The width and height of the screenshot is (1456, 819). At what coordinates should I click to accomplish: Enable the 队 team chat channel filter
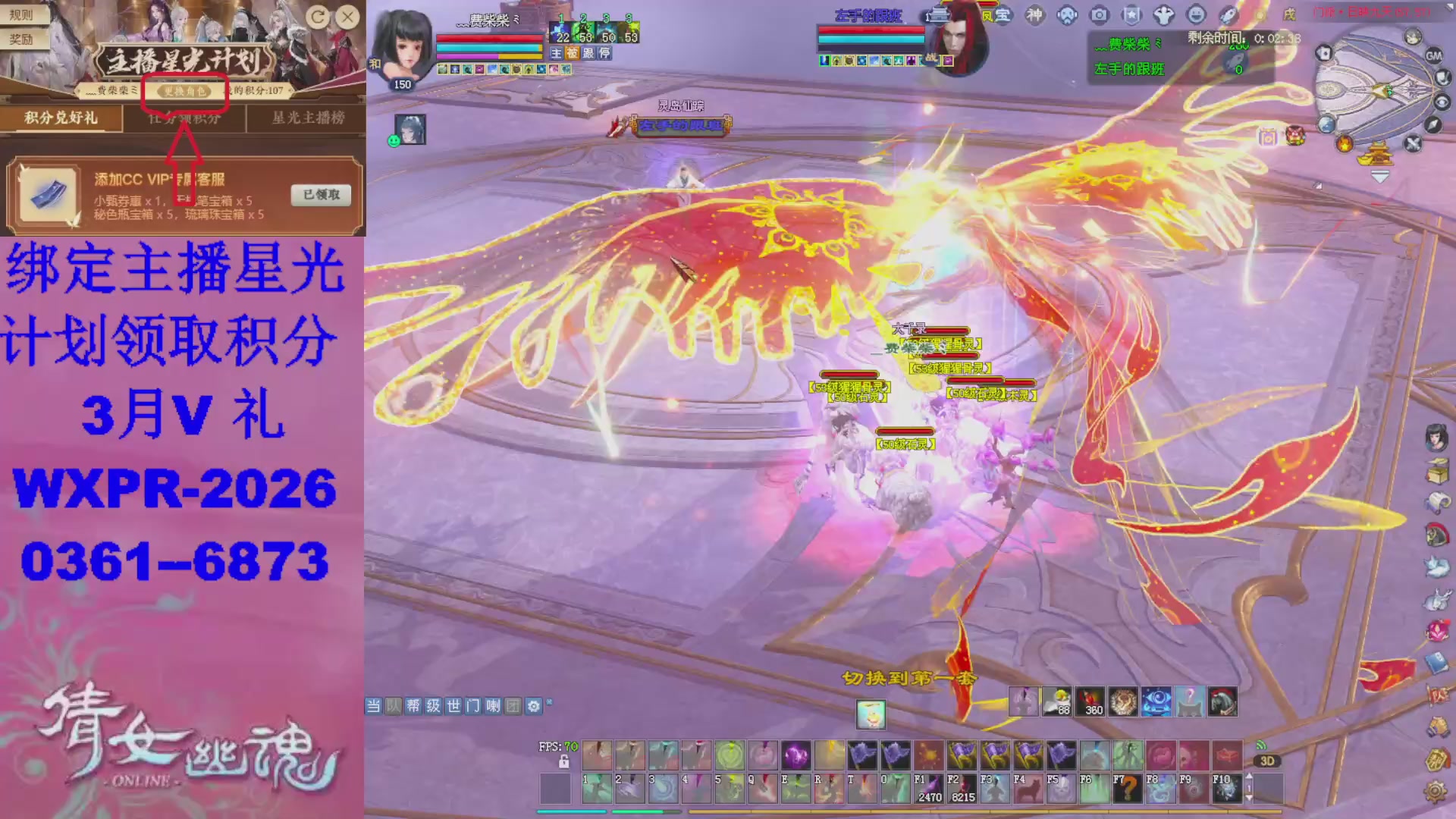(393, 706)
